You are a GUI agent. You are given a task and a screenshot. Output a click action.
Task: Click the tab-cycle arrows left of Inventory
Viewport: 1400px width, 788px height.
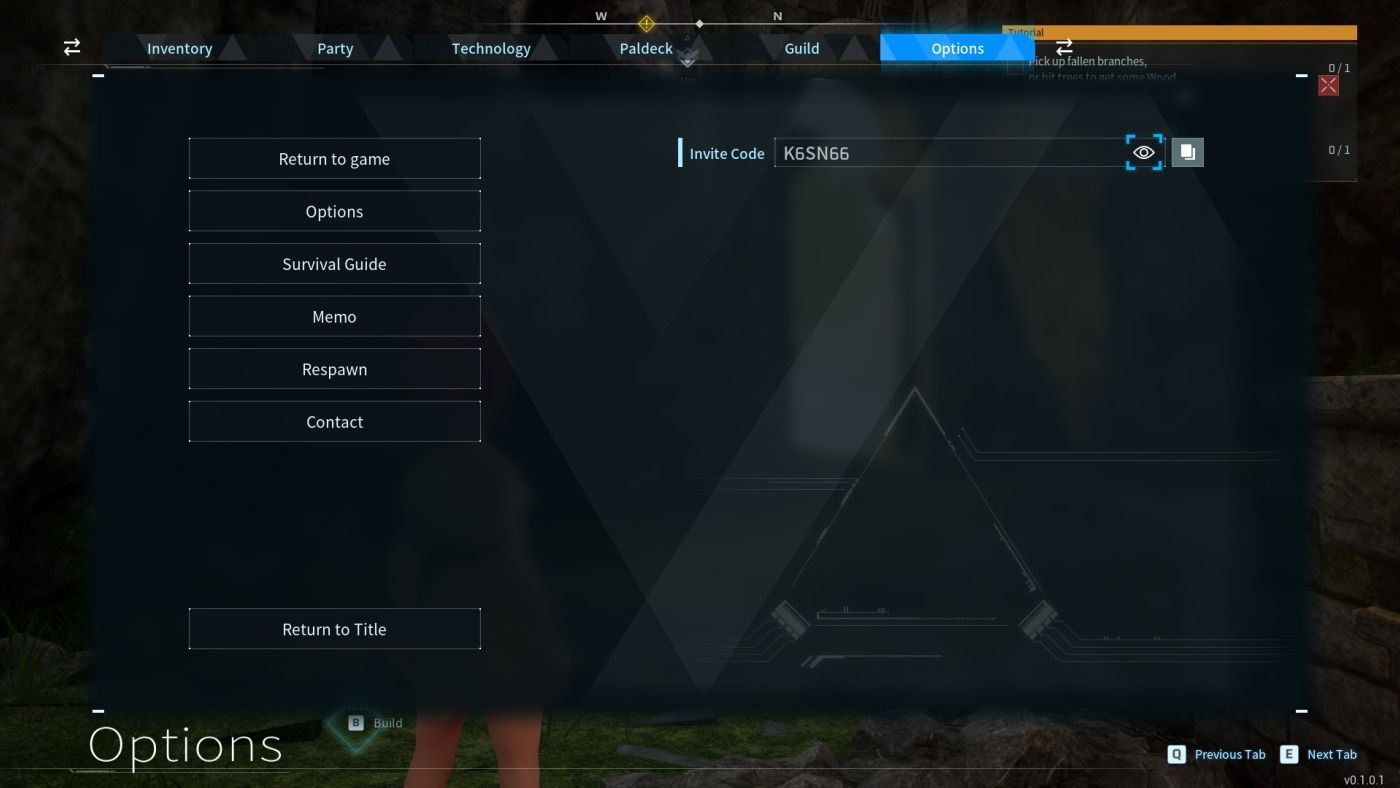click(x=71, y=47)
